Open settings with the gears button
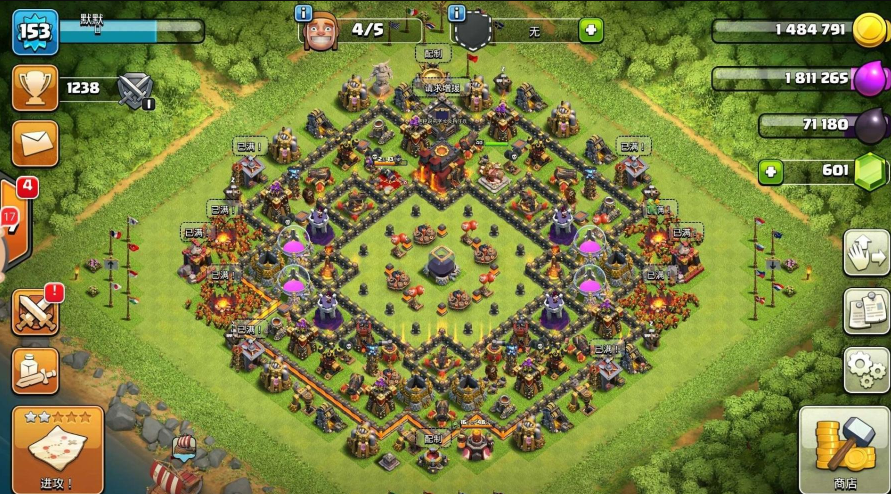This screenshot has width=891, height=494. pyautogui.click(x=866, y=370)
